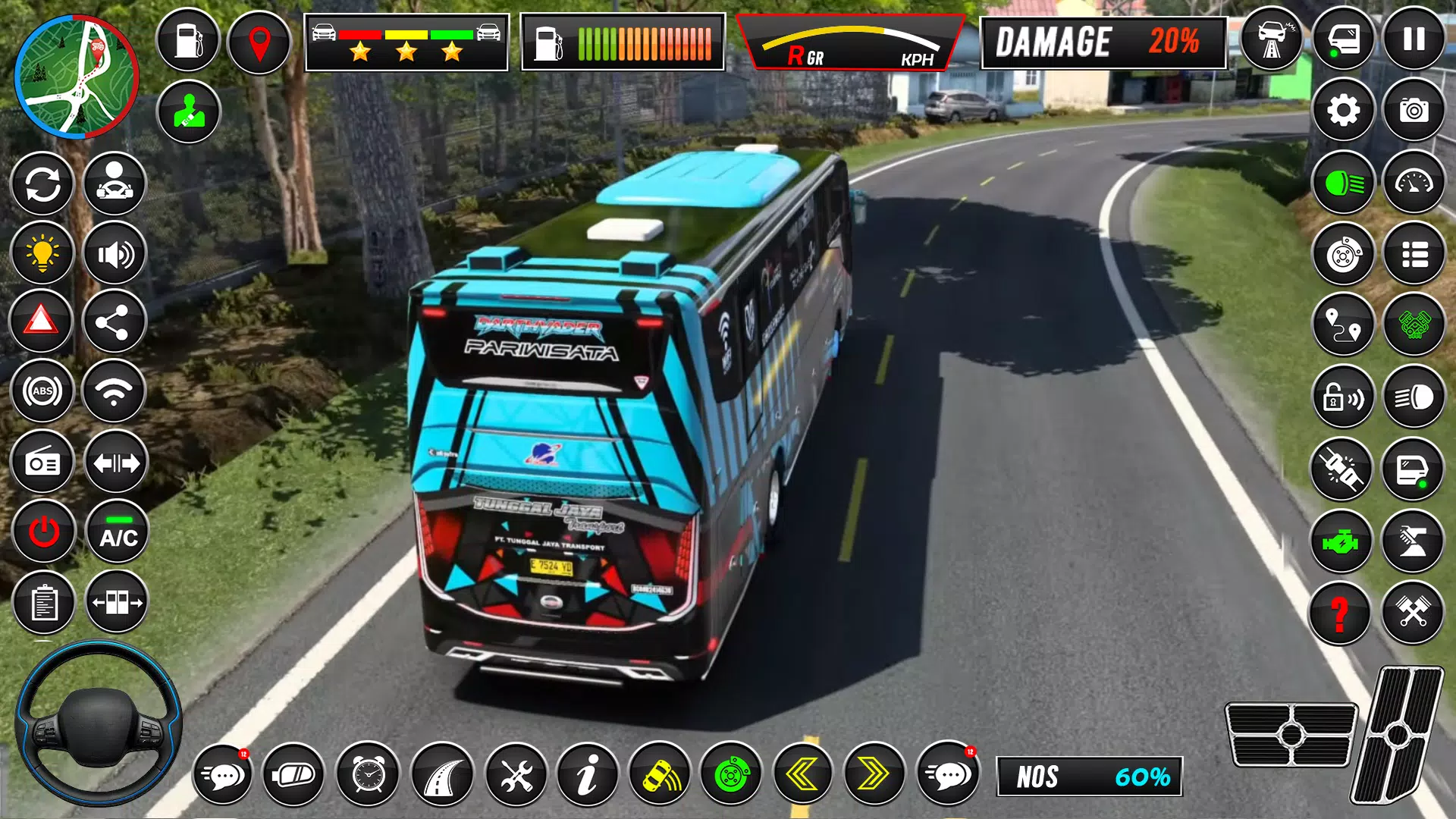Toggle the yellow light bulb button
The width and height of the screenshot is (1456, 819).
42,253
